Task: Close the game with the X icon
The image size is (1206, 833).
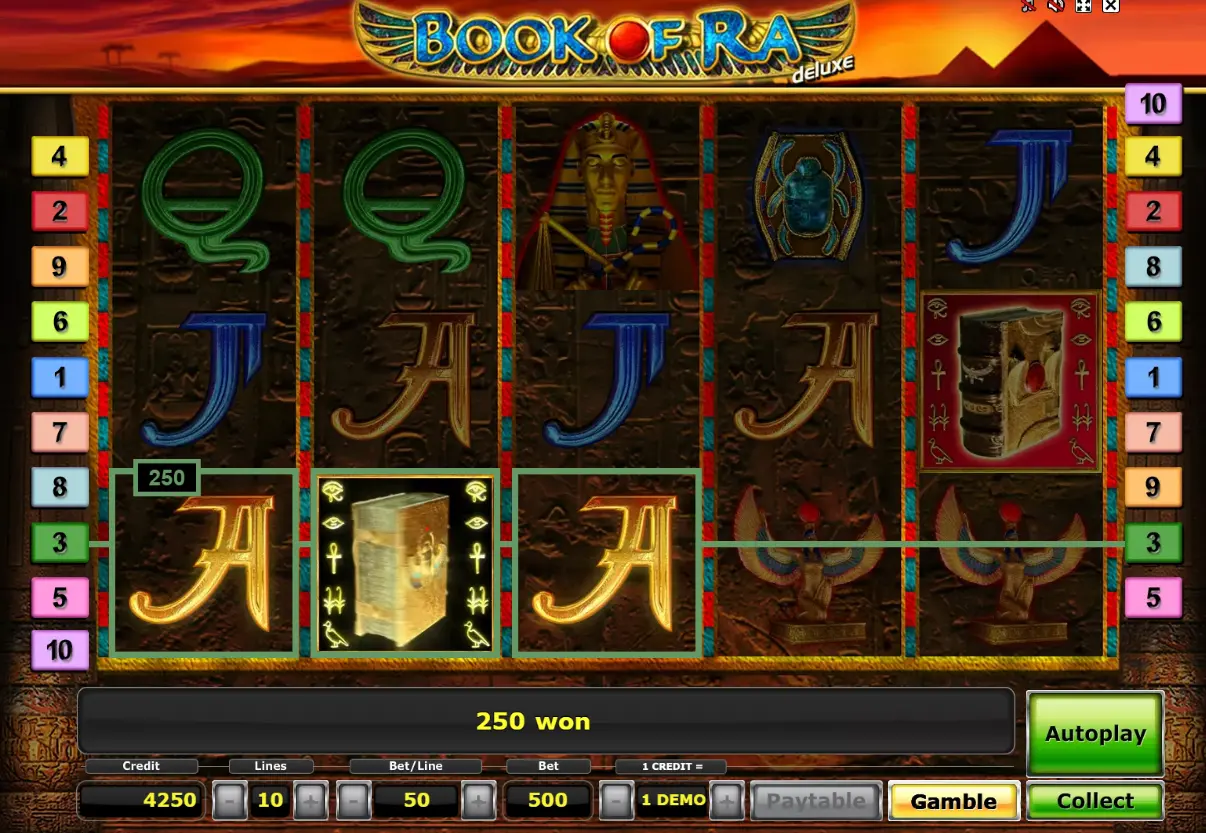Action: click(1110, 6)
